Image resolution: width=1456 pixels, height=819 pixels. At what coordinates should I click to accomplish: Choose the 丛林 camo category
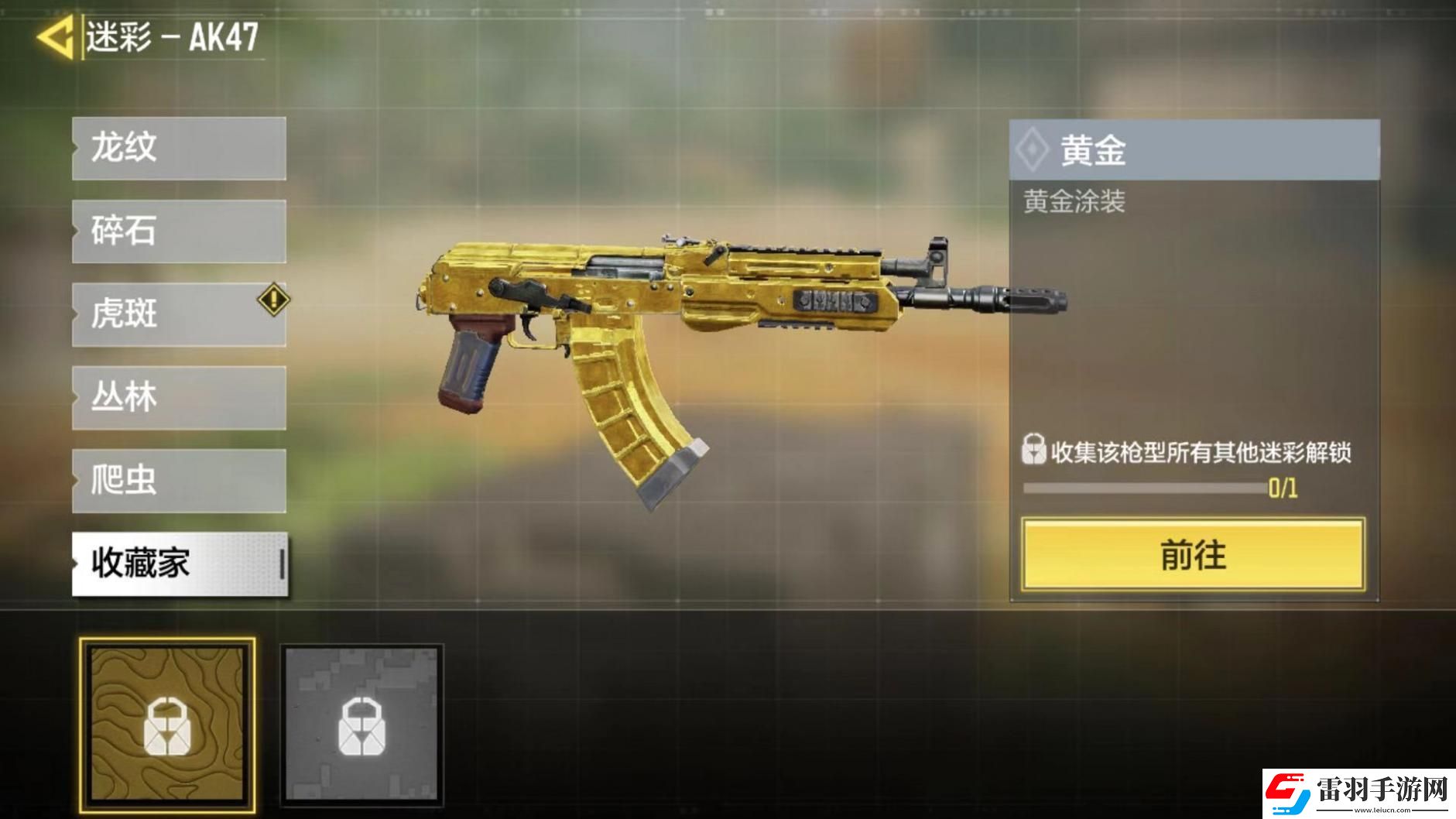point(179,398)
